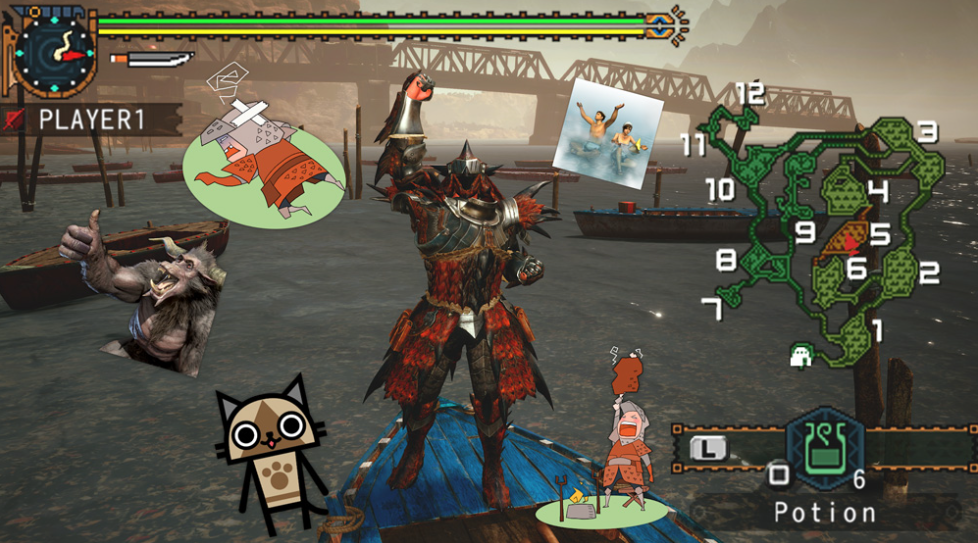
Task: Open the green area minimap
Action: point(820,230)
